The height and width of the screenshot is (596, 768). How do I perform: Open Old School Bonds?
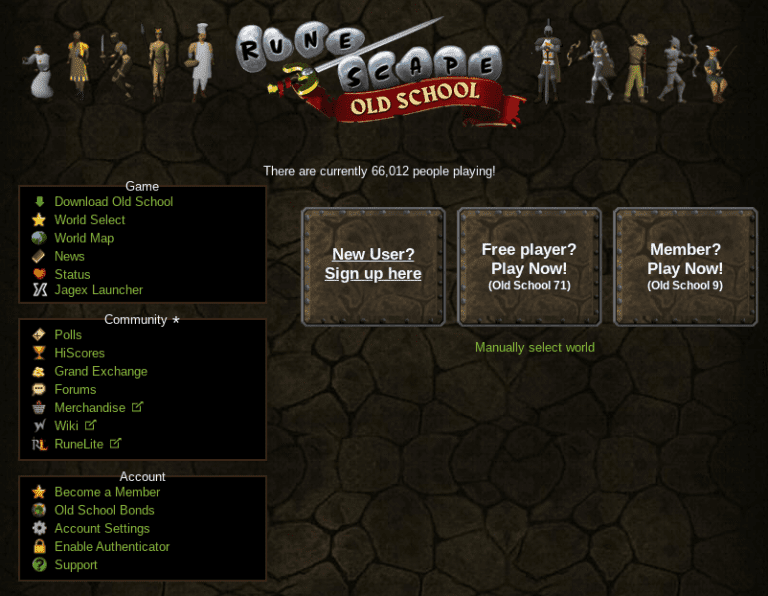104,510
